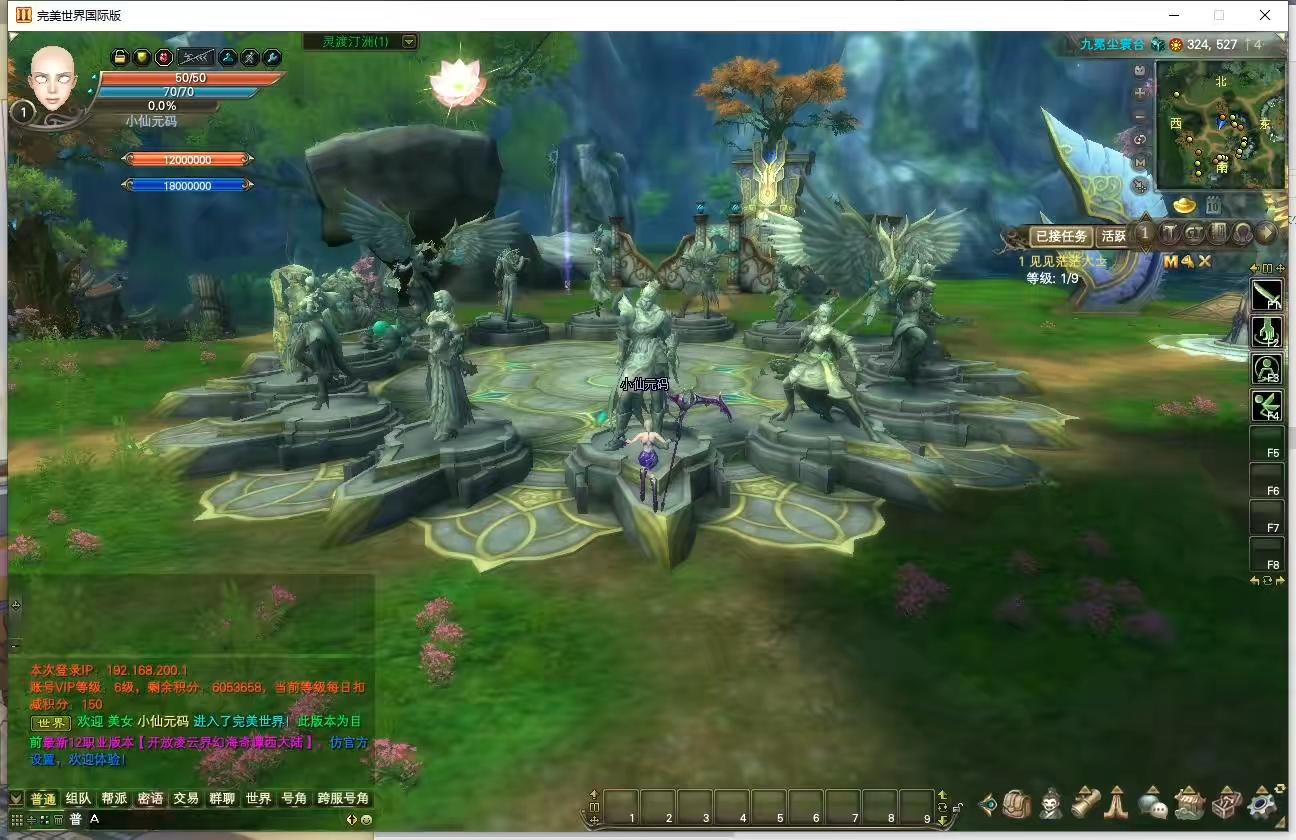The image size is (1296, 840).
Task: Expand the 灵渡汀洲(1) location dropdown
Action: (x=408, y=42)
